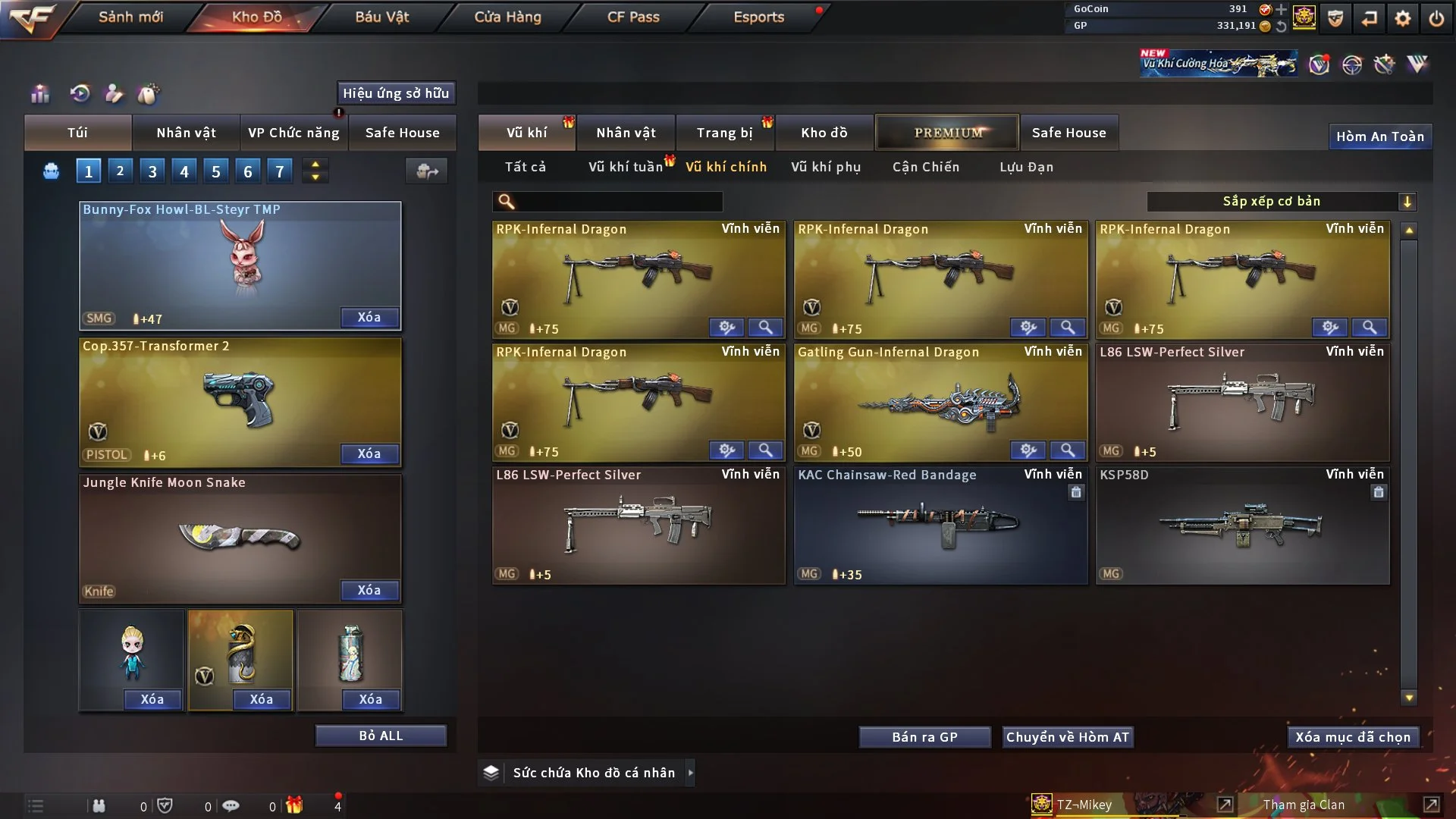Delete selected items with Xóa mục đã chọn
This screenshot has width=1456, height=819.
(1352, 737)
